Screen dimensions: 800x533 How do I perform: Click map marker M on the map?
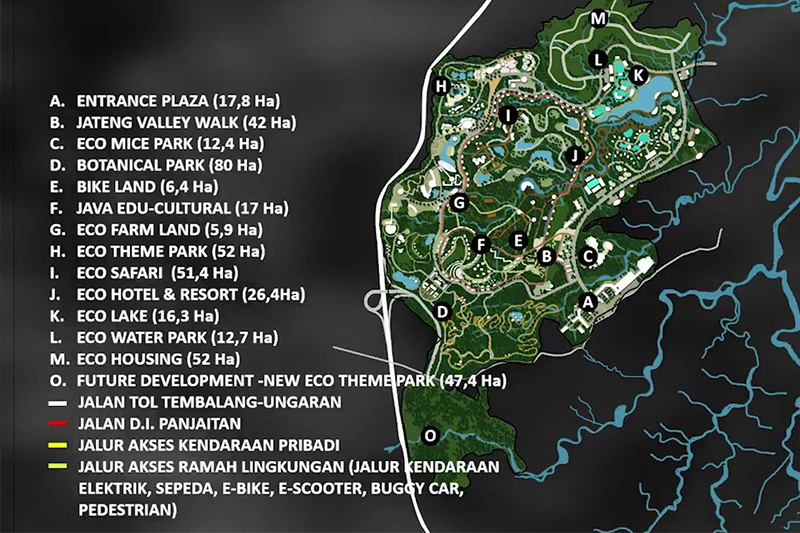pyautogui.click(x=598, y=19)
